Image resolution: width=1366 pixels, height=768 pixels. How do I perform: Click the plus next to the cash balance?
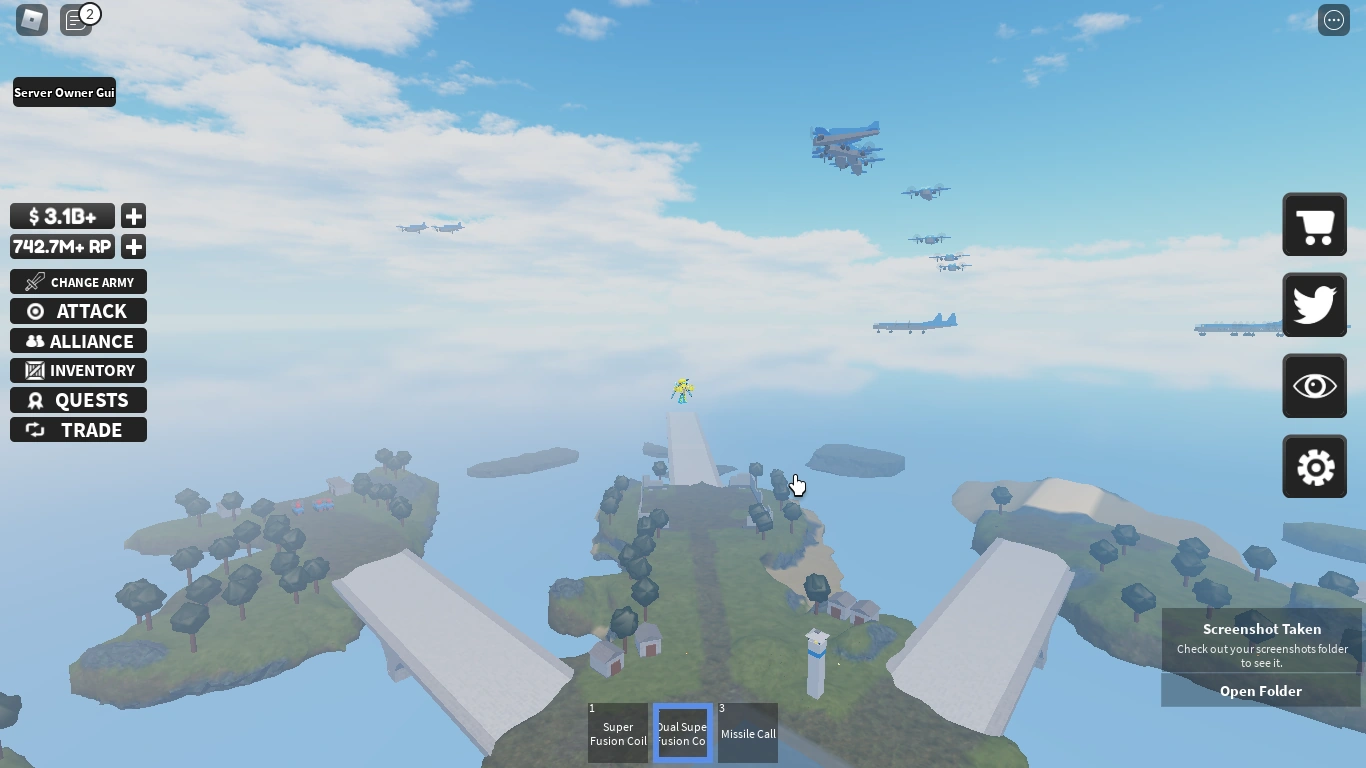133,216
